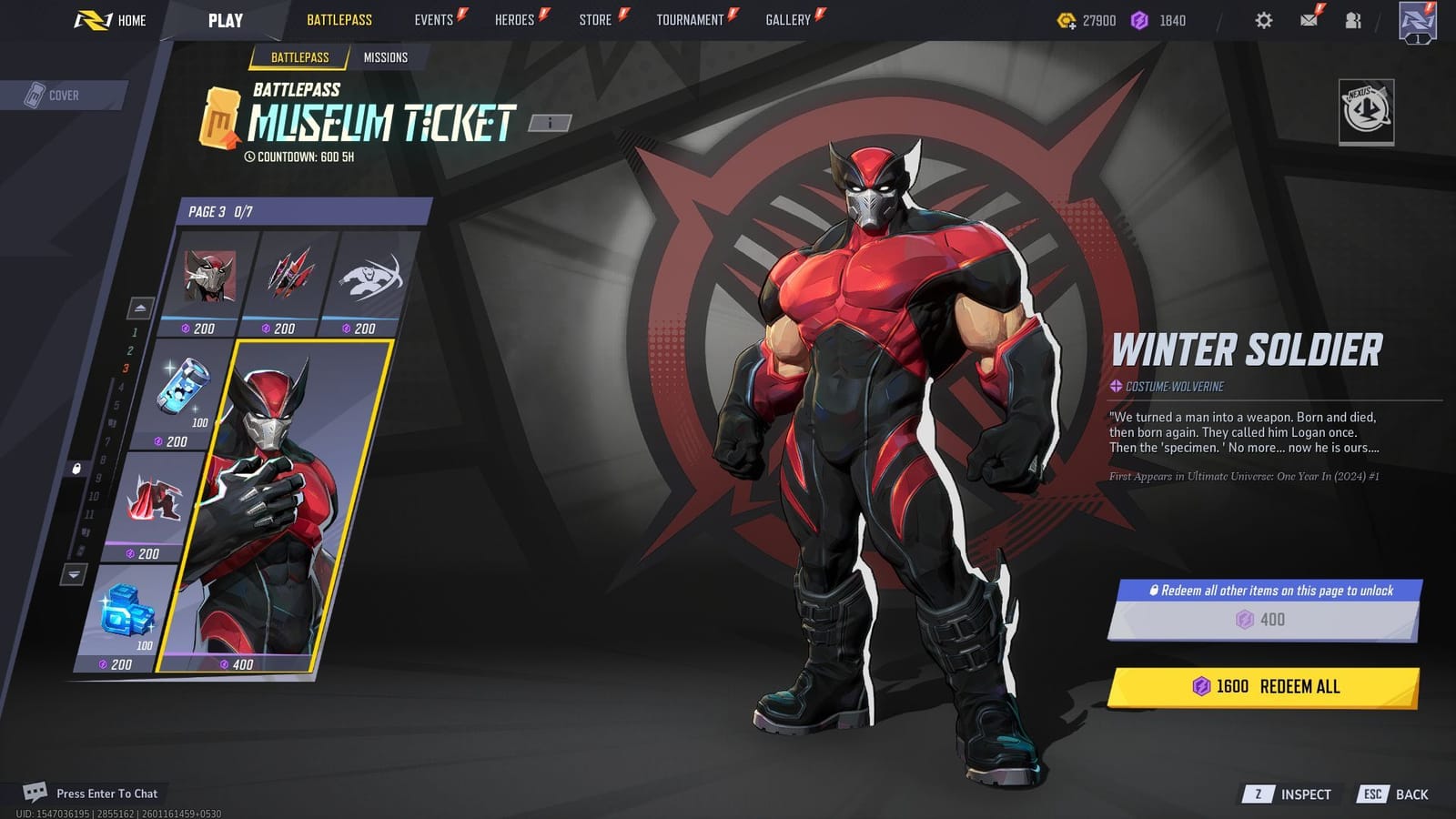The image size is (1456, 819).
Task: Select page 1 in the page list
Action: pyautogui.click(x=134, y=333)
